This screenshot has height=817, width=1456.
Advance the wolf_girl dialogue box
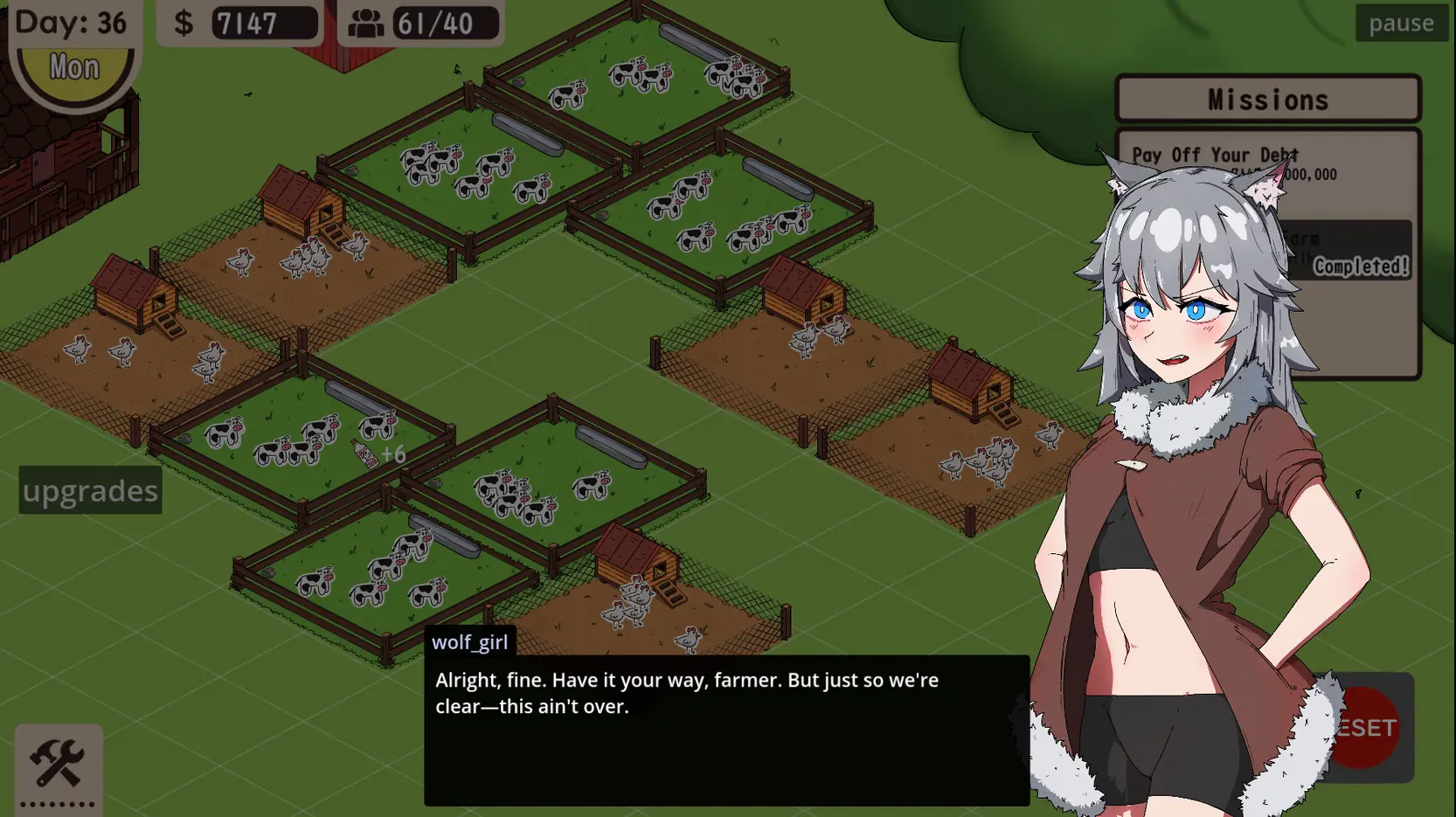point(725,730)
